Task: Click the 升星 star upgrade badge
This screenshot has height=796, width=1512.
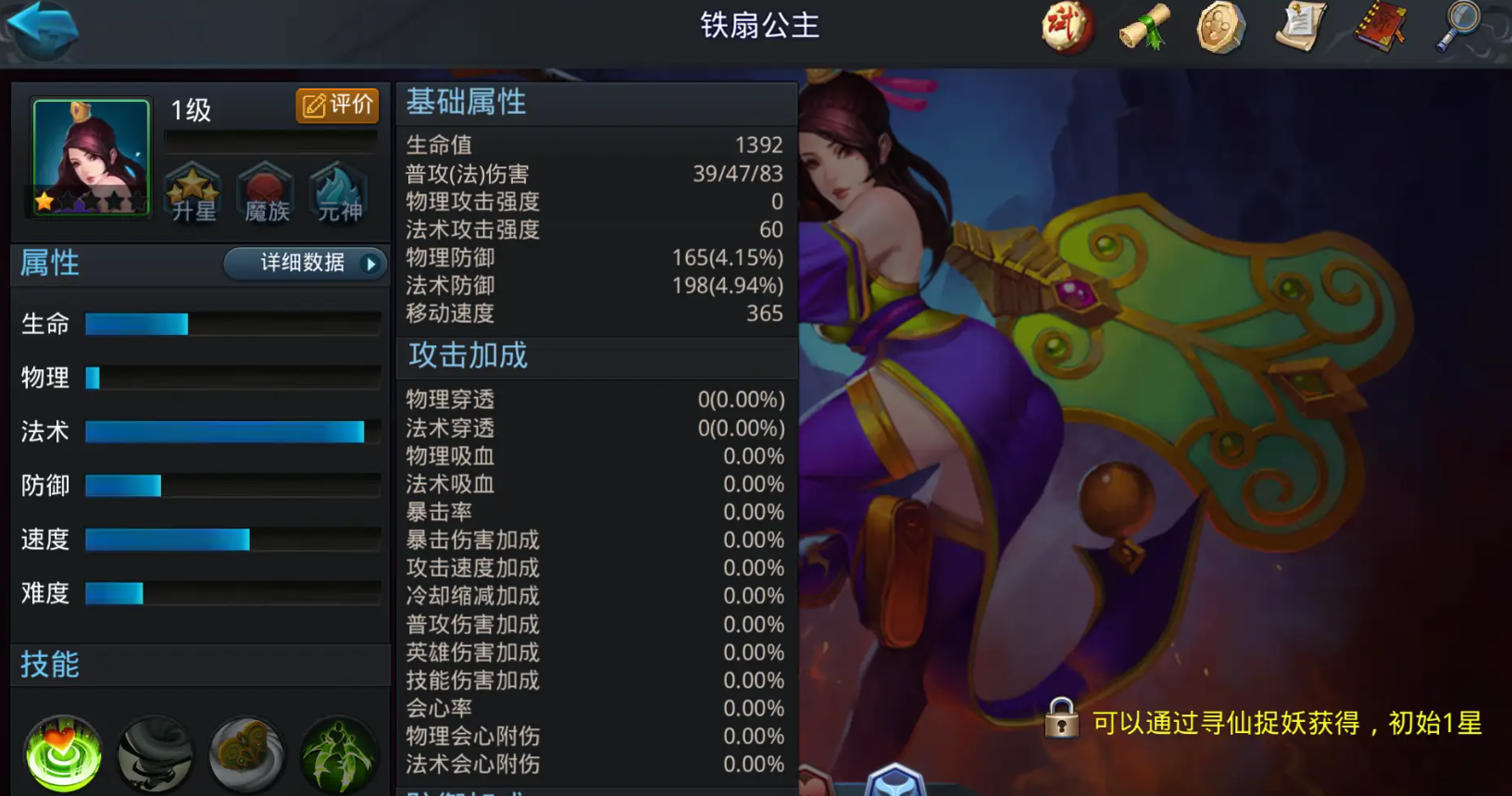Action: click(x=192, y=191)
